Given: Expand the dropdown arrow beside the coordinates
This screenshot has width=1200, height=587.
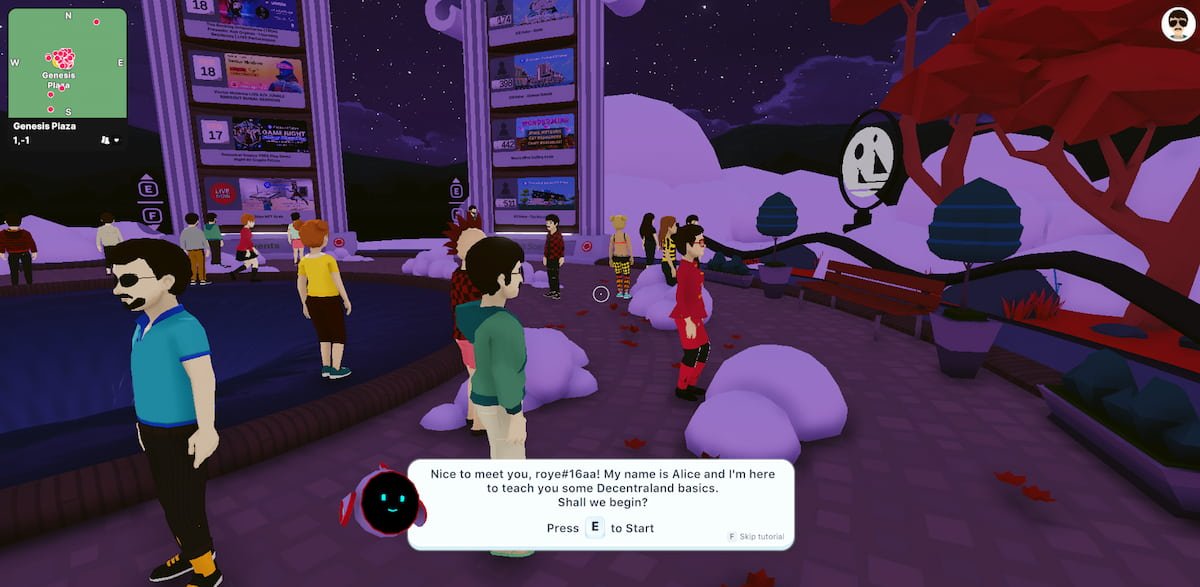Looking at the screenshot, I should [117, 141].
